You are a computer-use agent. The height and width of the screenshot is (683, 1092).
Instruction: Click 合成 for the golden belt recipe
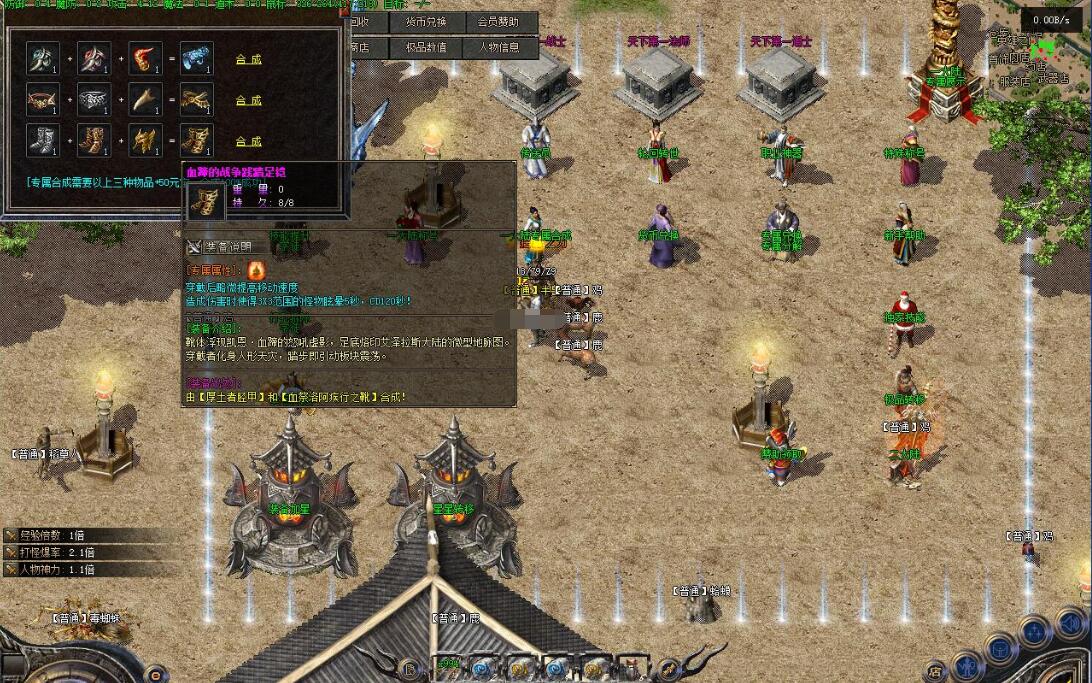248,101
